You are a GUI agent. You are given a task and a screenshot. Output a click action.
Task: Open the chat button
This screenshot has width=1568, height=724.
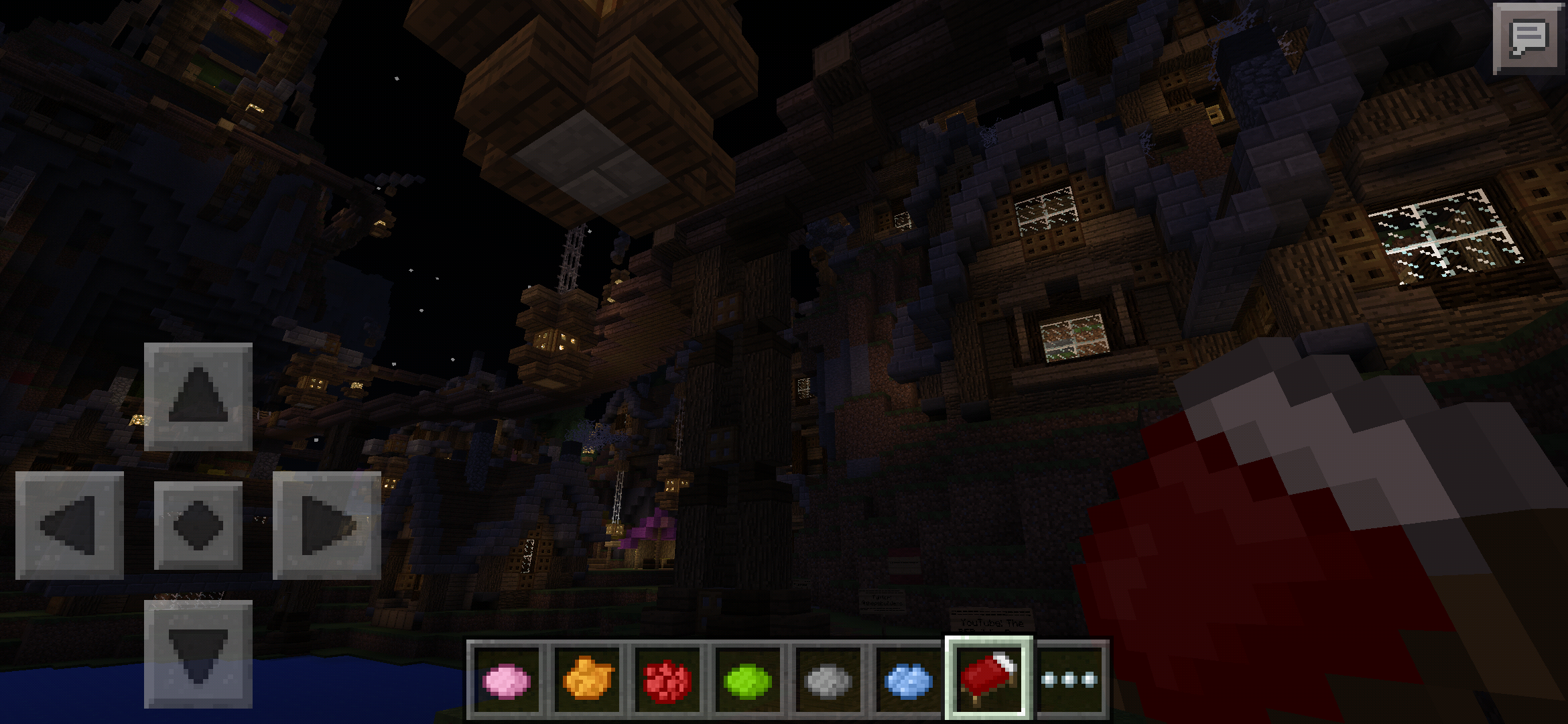pyautogui.click(x=1528, y=38)
